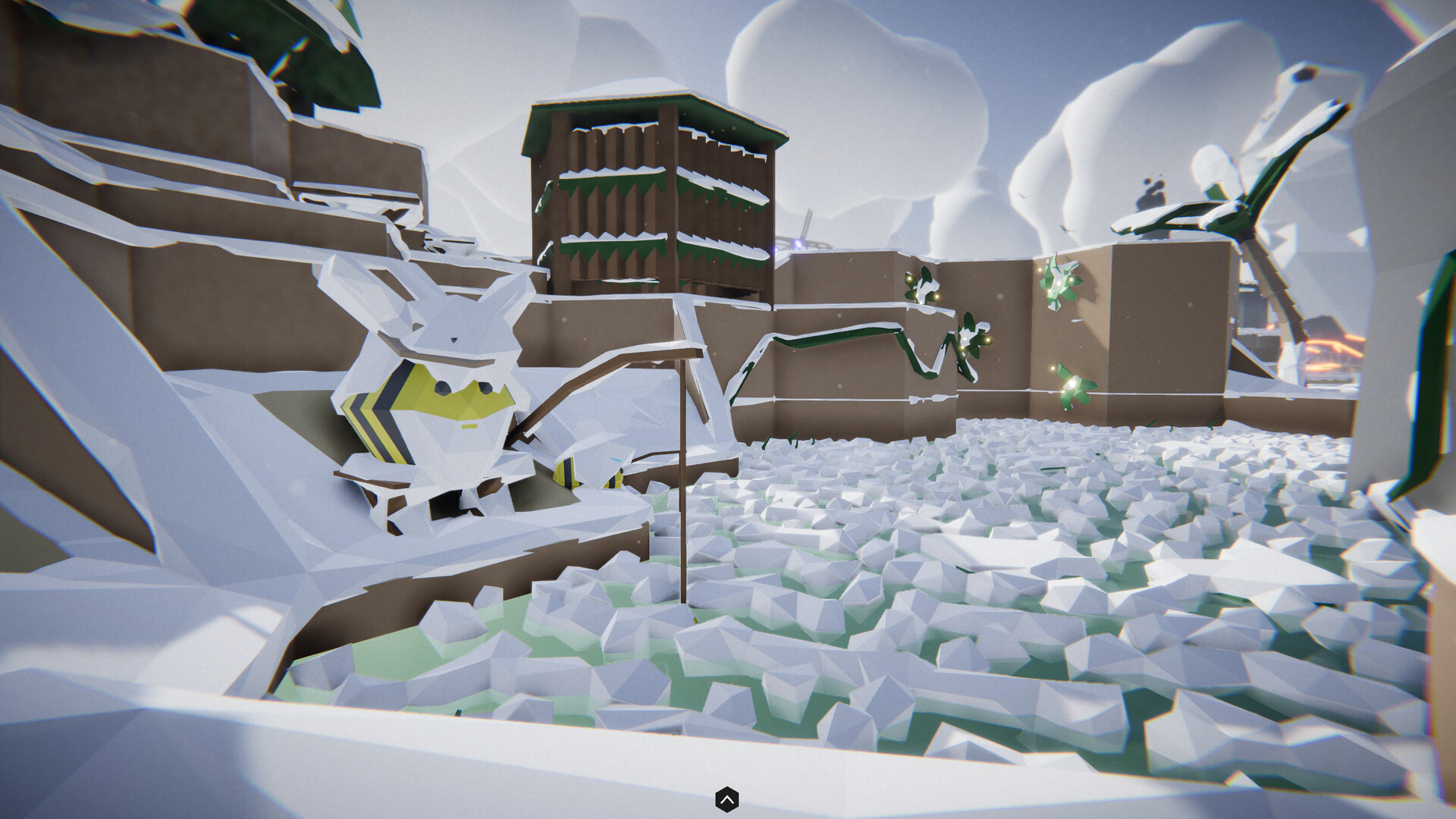Click the black hexagon up-chevron button
The image size is (1456, 819).
coord(726,799)
